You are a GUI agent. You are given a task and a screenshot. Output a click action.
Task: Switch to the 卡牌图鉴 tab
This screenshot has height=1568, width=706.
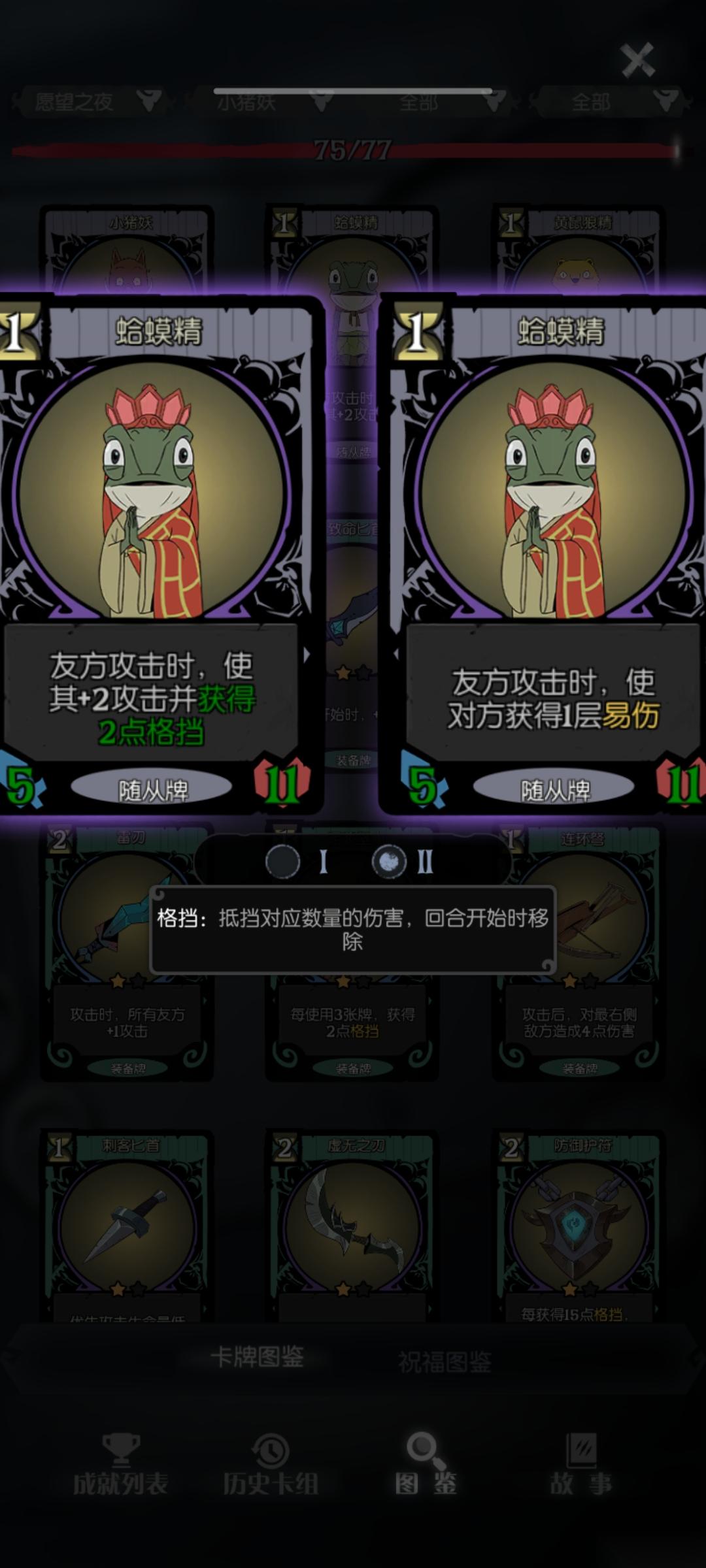coord(257,1357)
